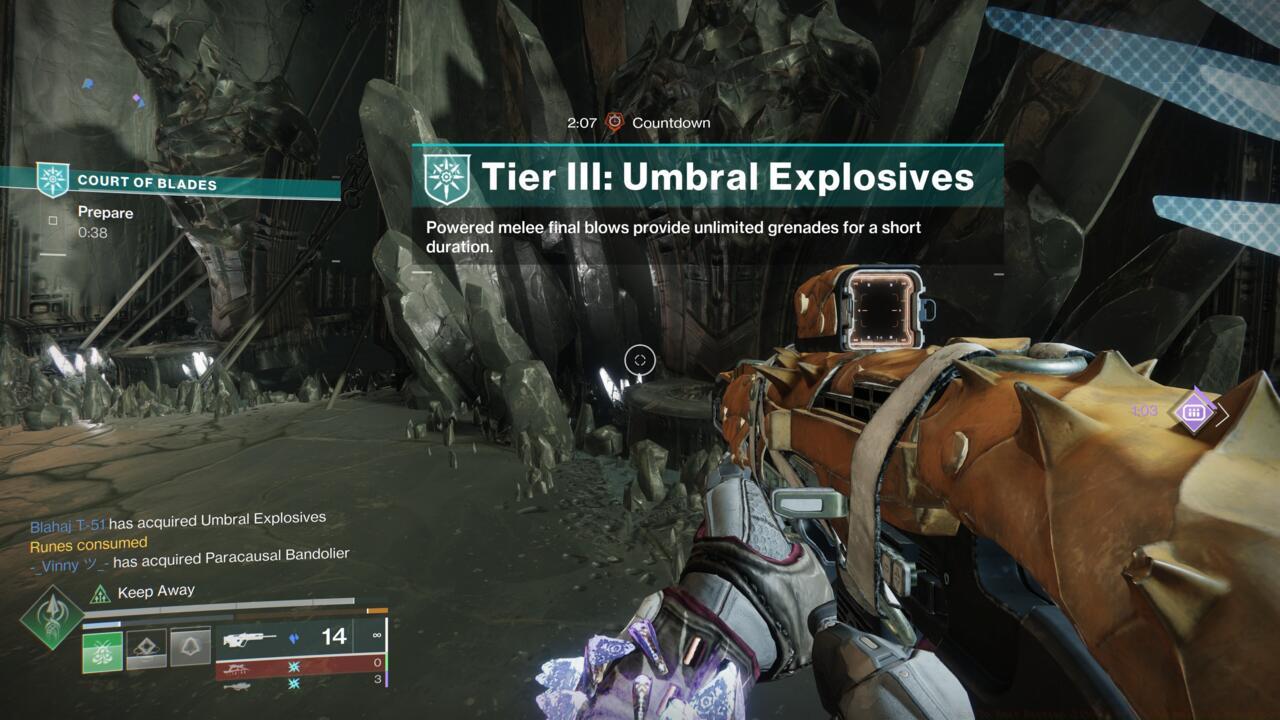Click the Paracausal Bandolier feed message
This screenshot has height=720, width=1280.
[x=190, y=561]
